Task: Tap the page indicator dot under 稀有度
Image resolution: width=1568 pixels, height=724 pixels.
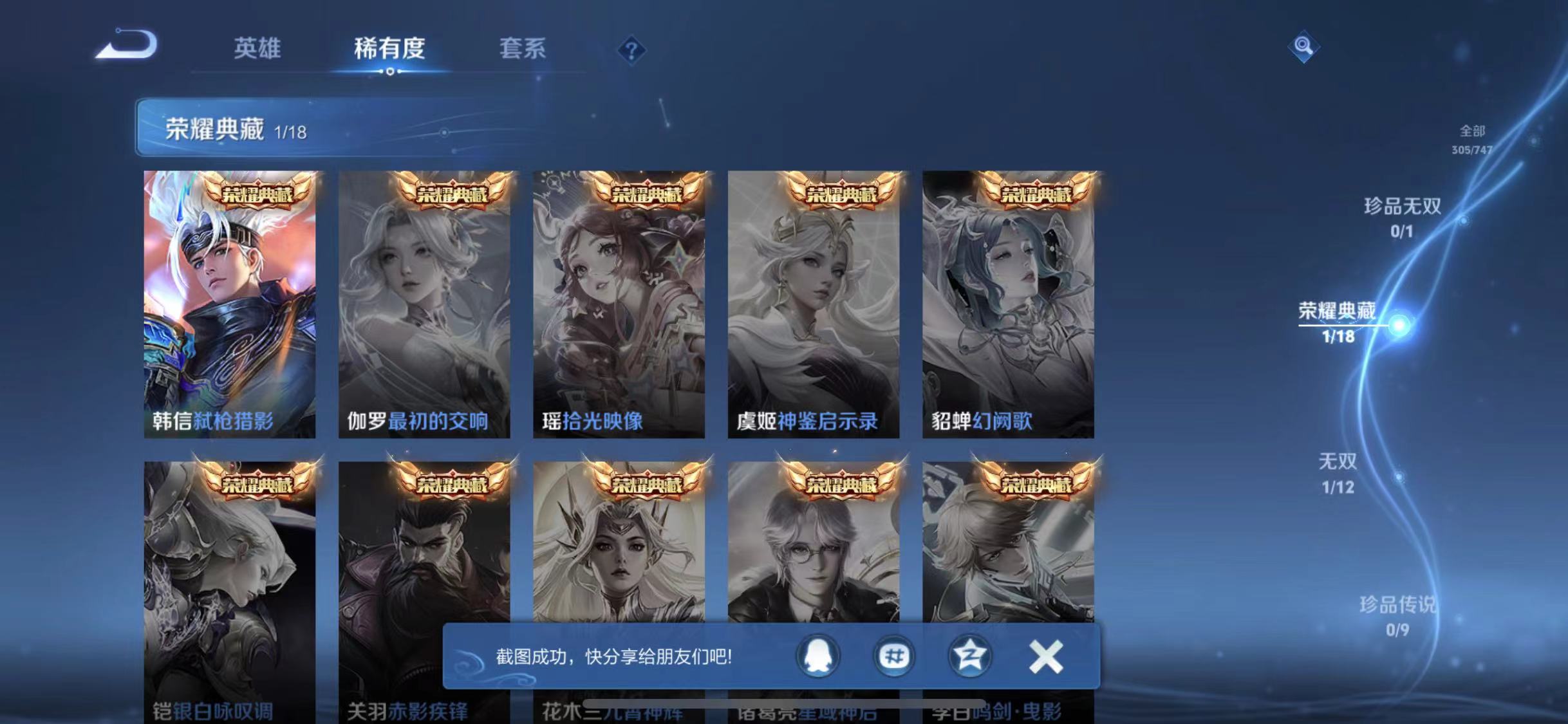Action: 389,72
